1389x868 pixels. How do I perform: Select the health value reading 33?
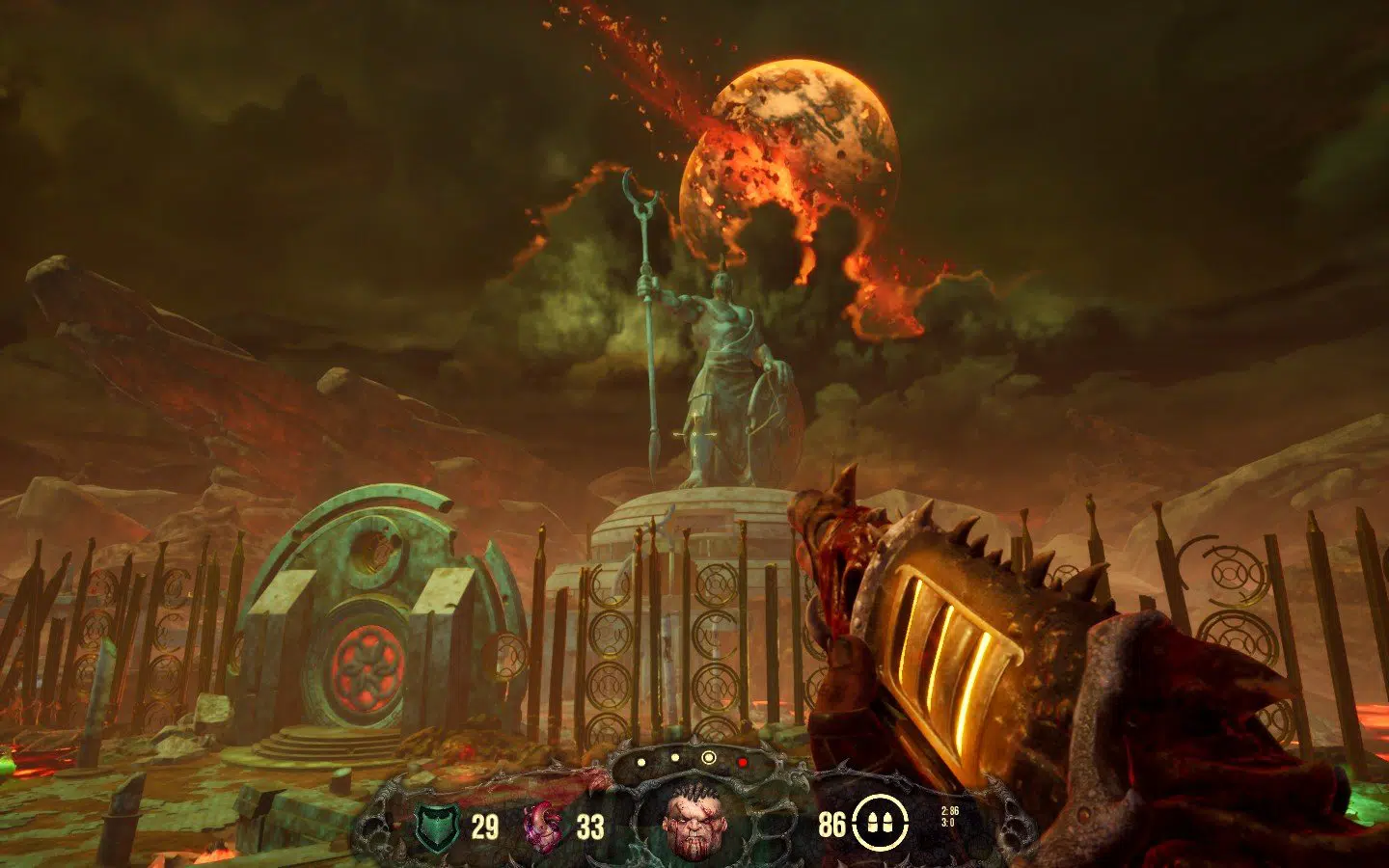pos(589,826)
